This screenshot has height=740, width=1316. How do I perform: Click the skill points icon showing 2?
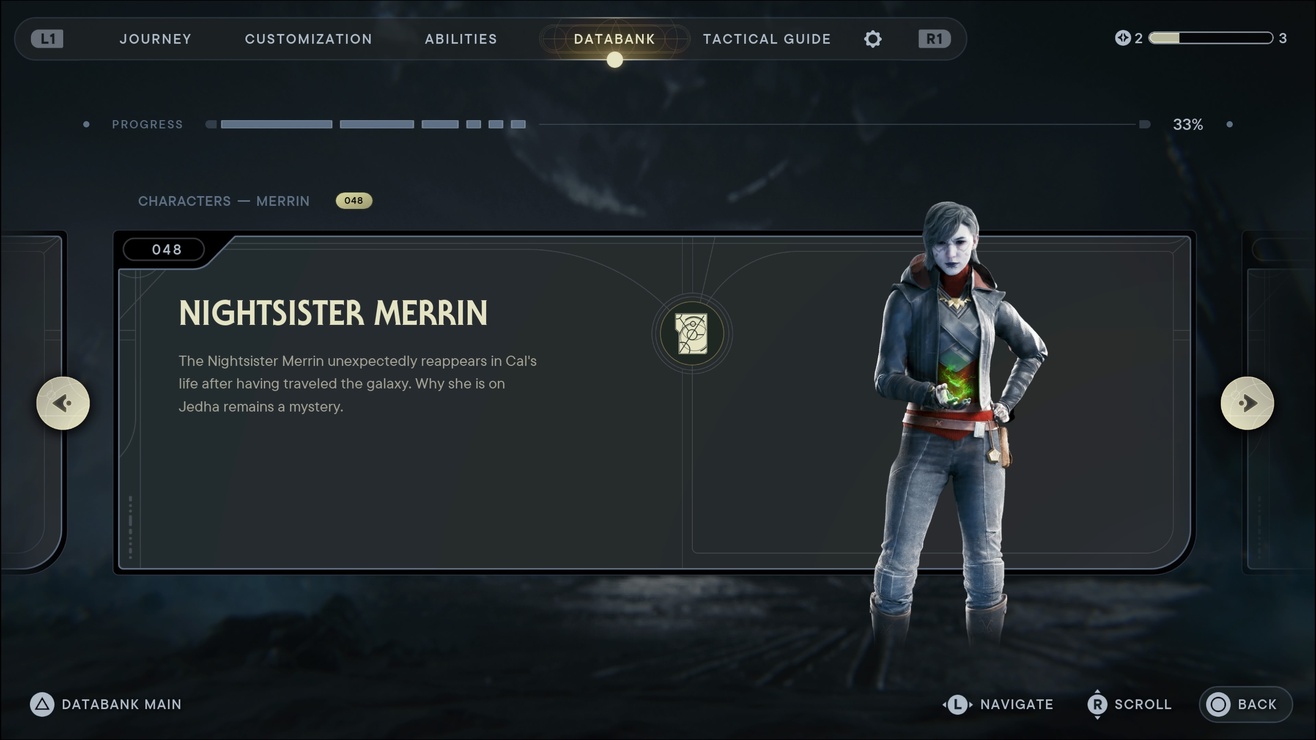(1122, 37)
